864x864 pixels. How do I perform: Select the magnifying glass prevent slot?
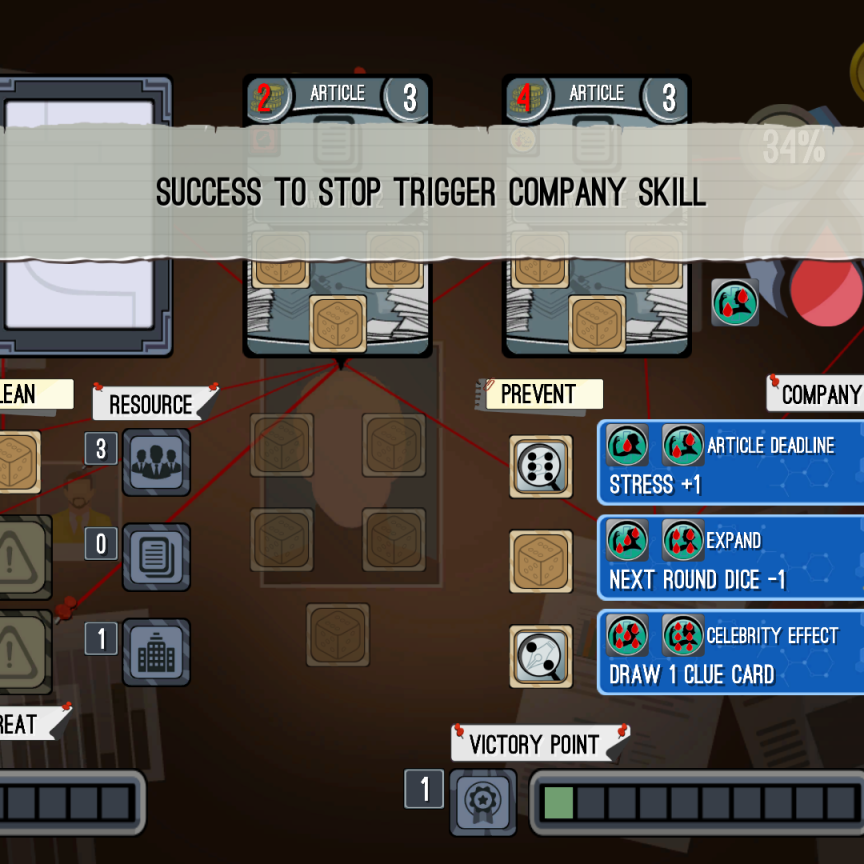[x=541, y=656]
